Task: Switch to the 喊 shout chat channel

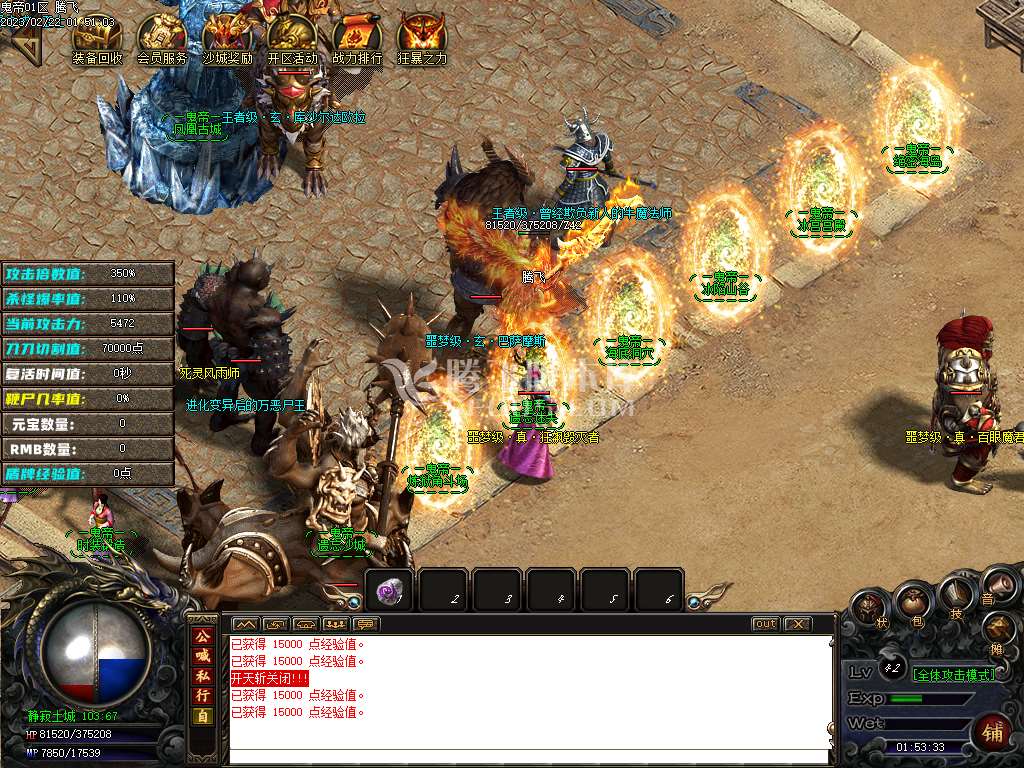Action: click(x=203, y=656)
